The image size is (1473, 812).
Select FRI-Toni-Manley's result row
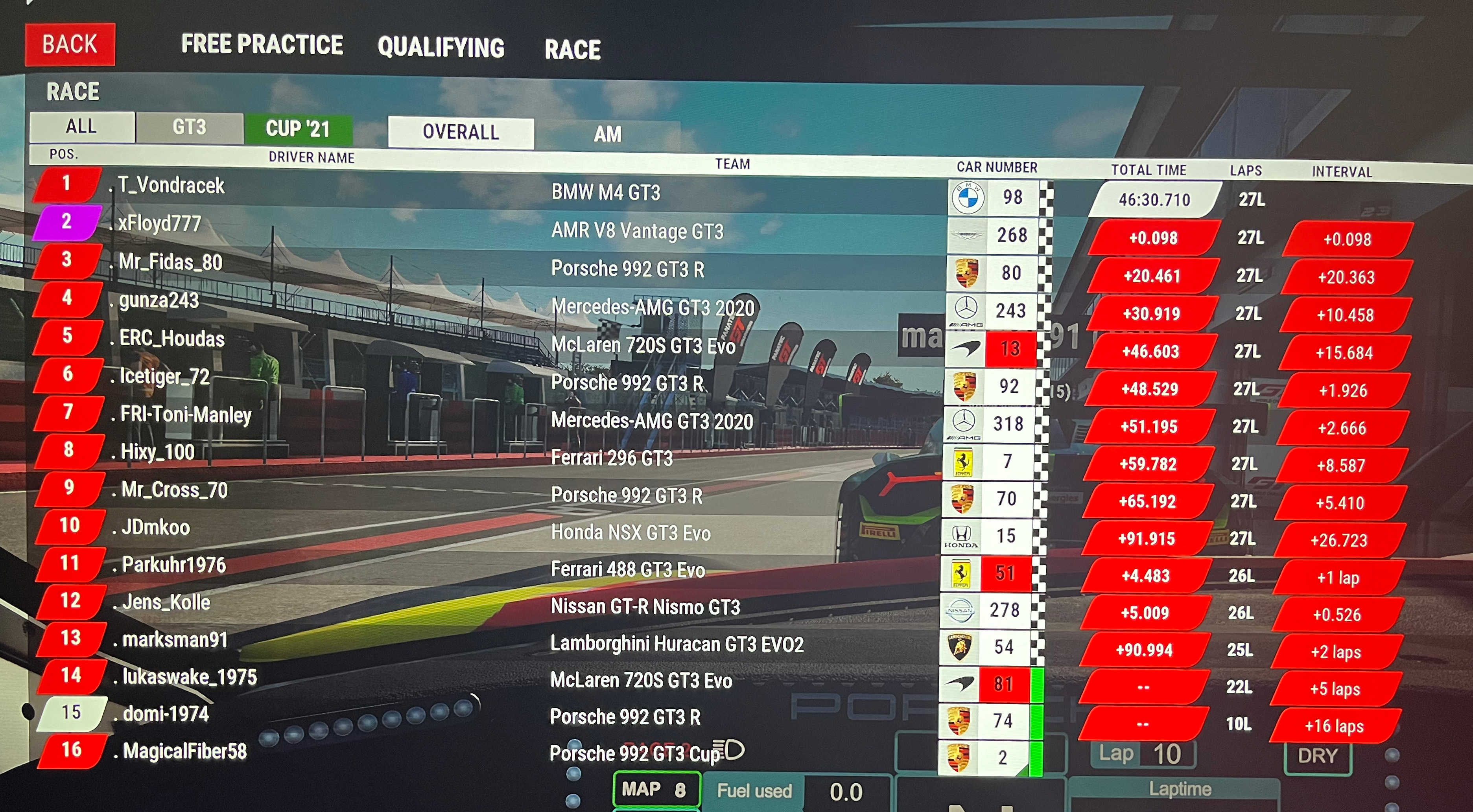[186, 414]
